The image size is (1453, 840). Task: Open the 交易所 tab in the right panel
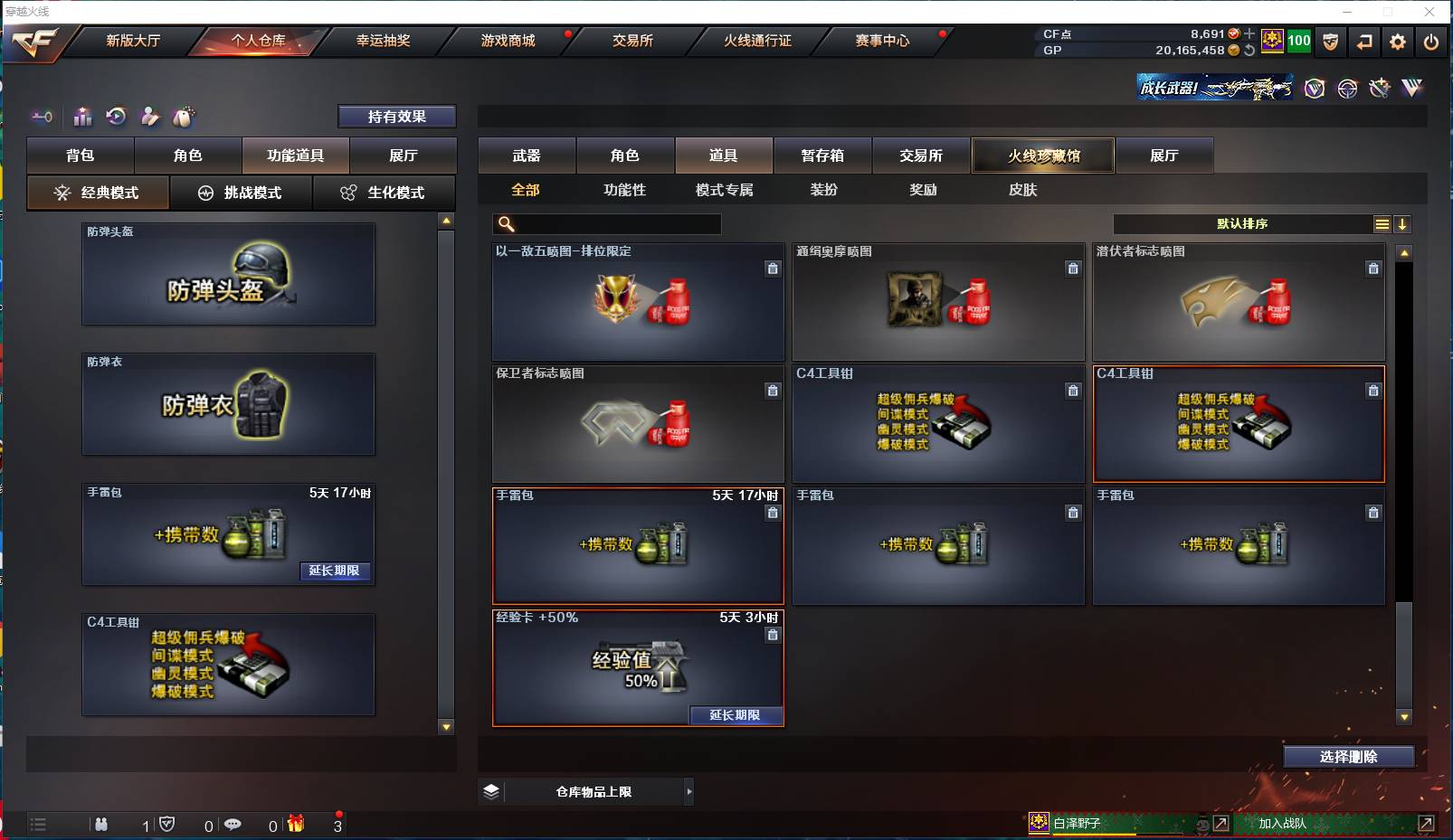point(919,155)
